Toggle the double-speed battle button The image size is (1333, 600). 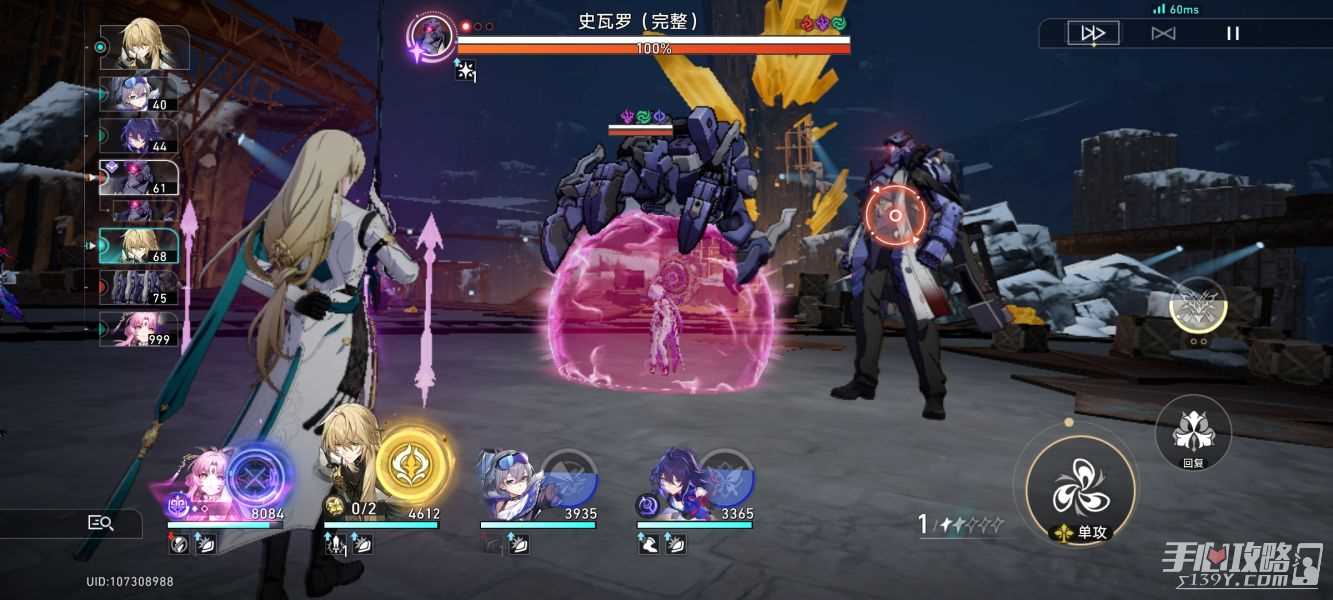click(1093, 34)
